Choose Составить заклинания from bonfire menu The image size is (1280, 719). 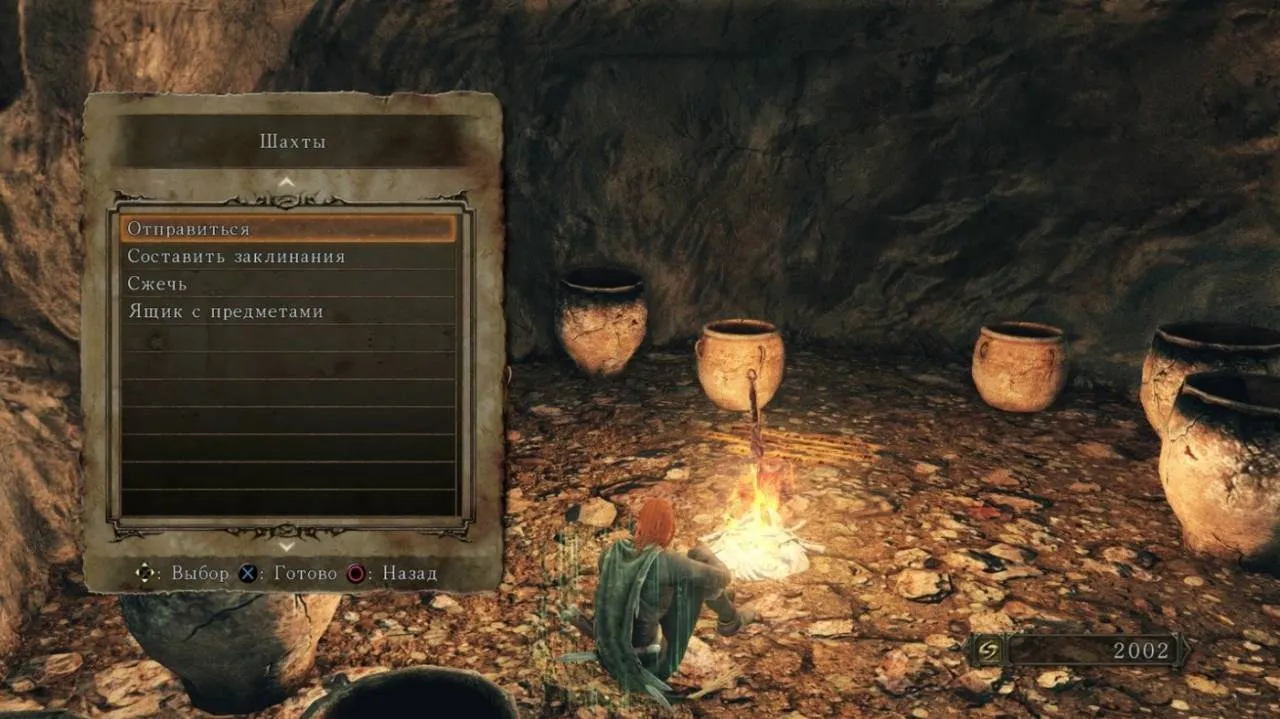point(288,257)
